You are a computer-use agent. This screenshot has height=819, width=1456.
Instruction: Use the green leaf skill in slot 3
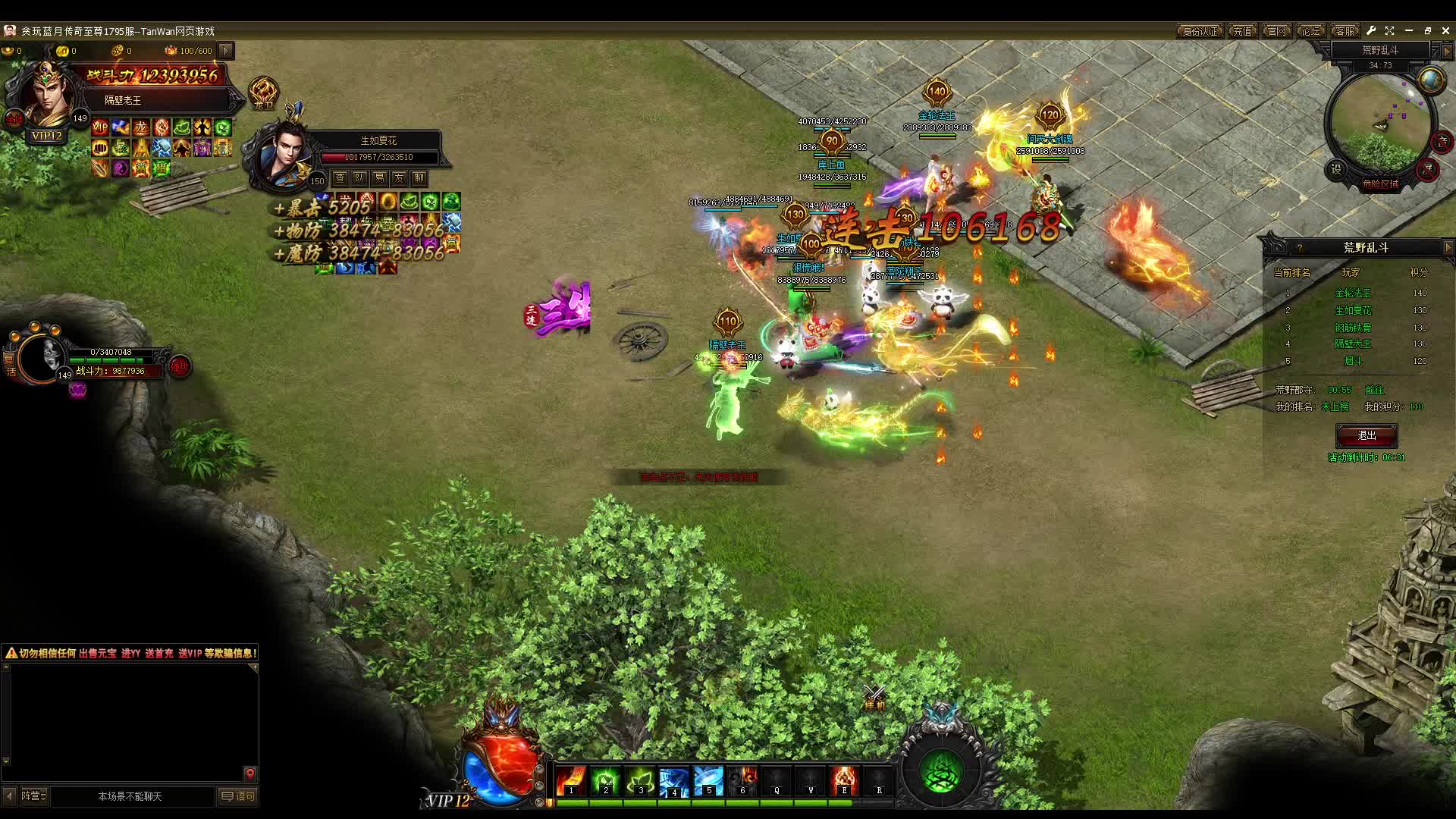point(640,780)
